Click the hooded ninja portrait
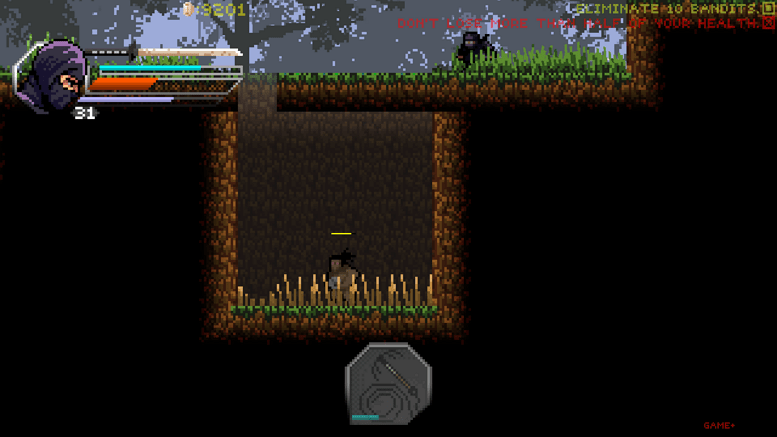The image size is (777, 437). pos(50,75)
